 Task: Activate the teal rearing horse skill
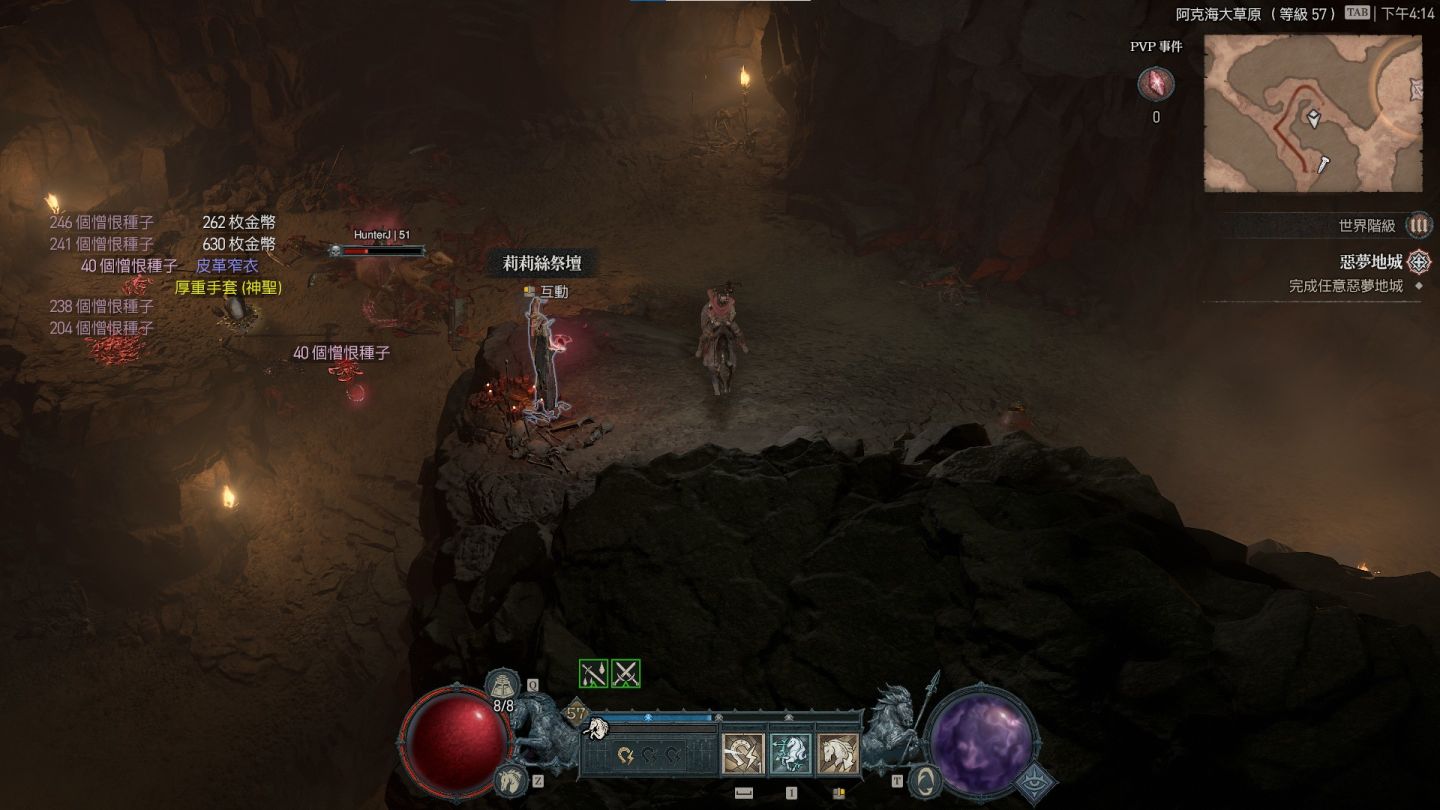(x=790, y=754)
